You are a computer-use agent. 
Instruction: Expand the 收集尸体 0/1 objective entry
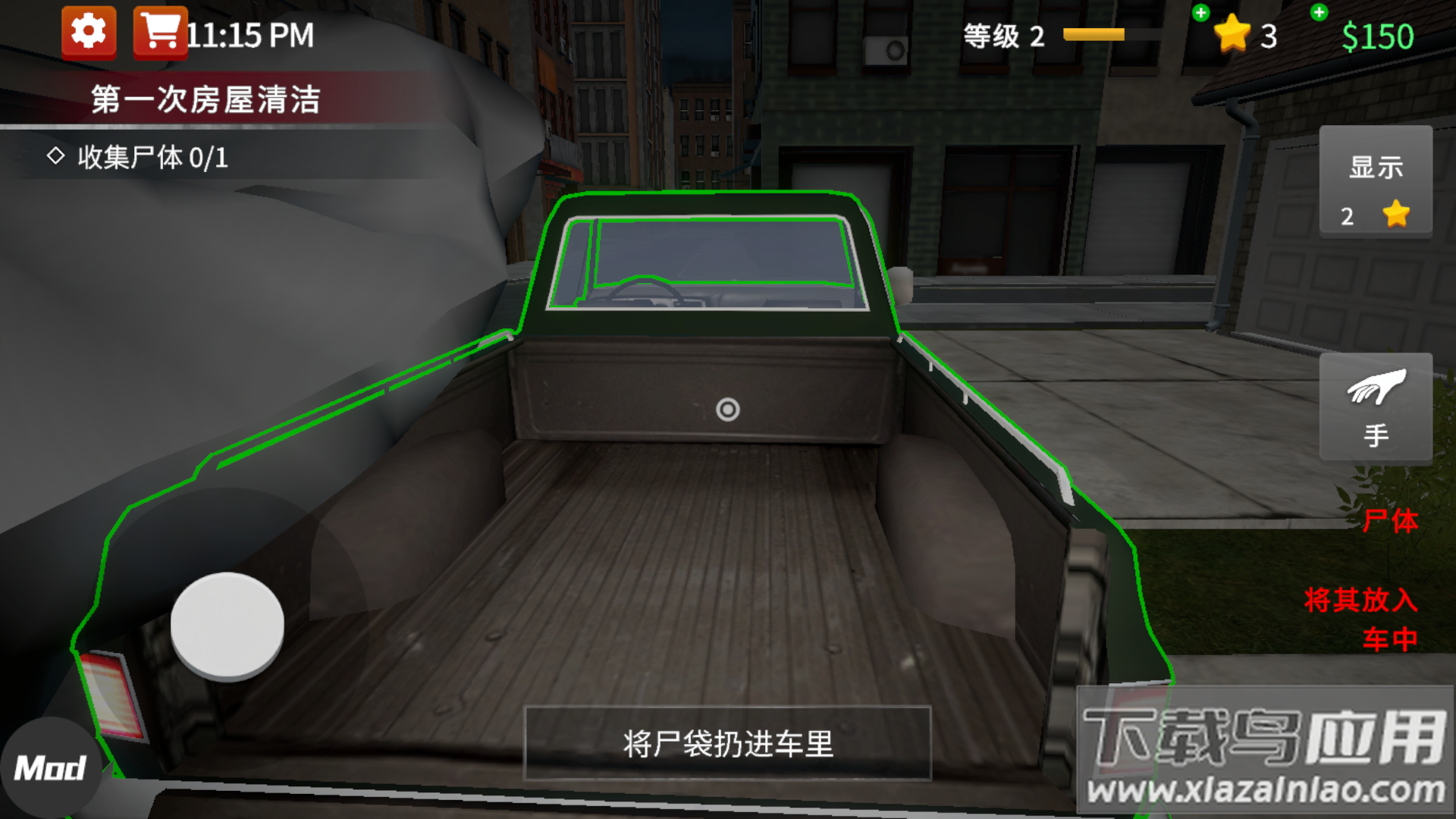click(152, 158)
